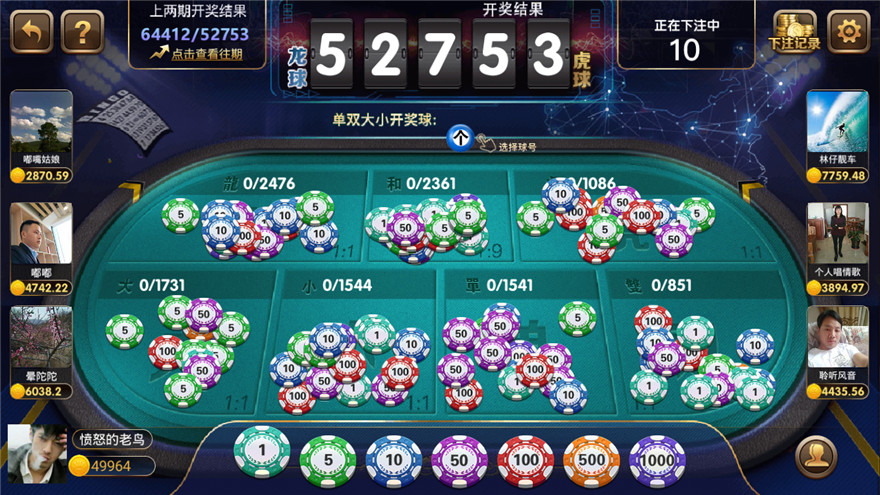Go back with the arrow button

click(x=31, y=32)
